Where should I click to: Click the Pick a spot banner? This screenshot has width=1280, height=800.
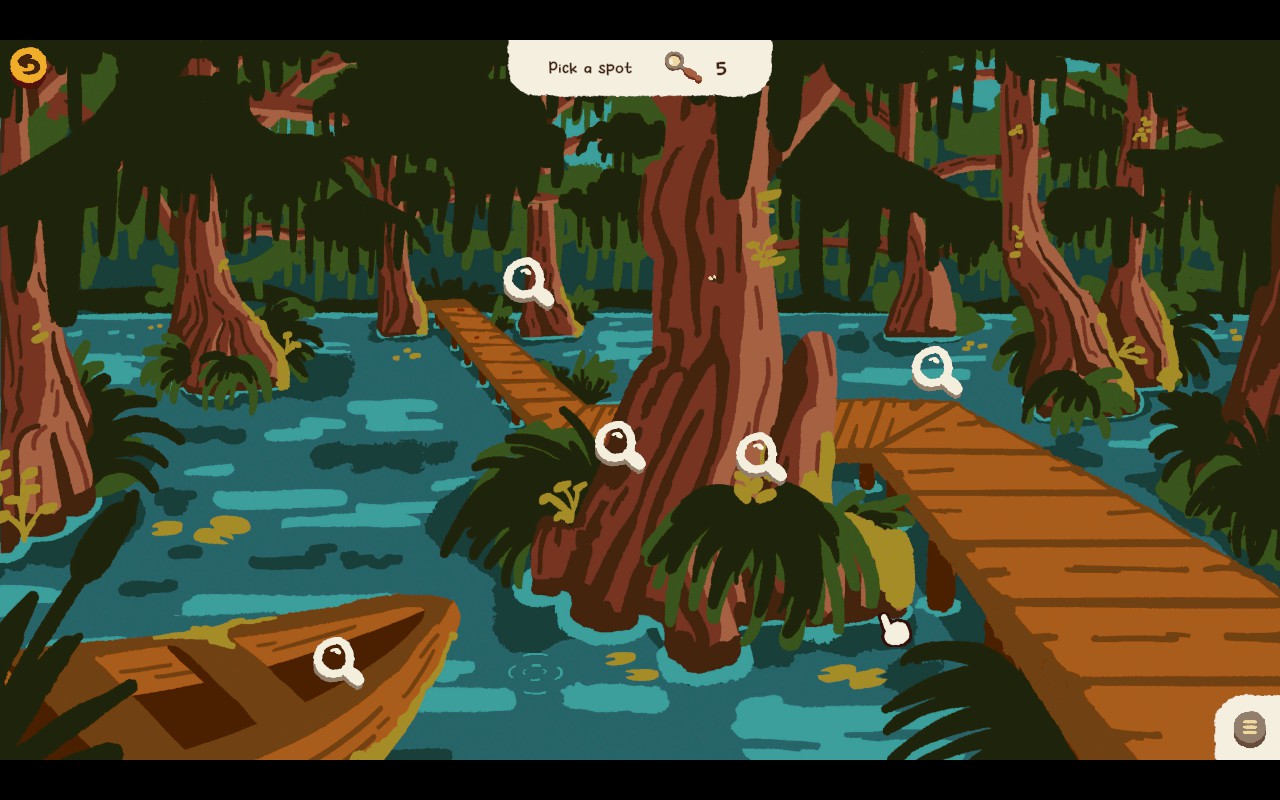click(x=588, y=68)
